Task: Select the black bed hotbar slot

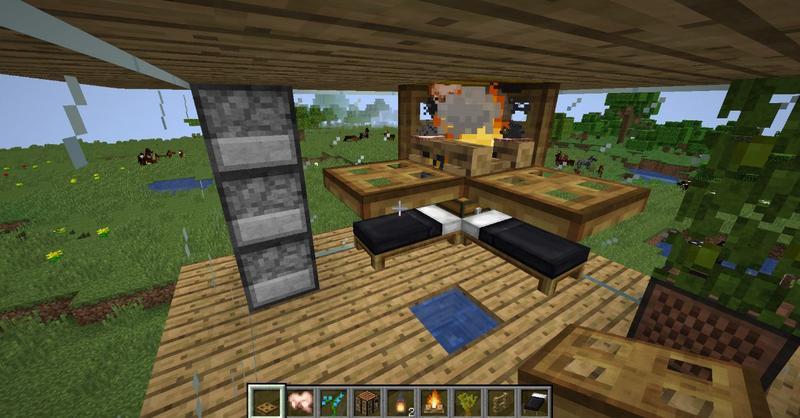Action: (534, 401)
